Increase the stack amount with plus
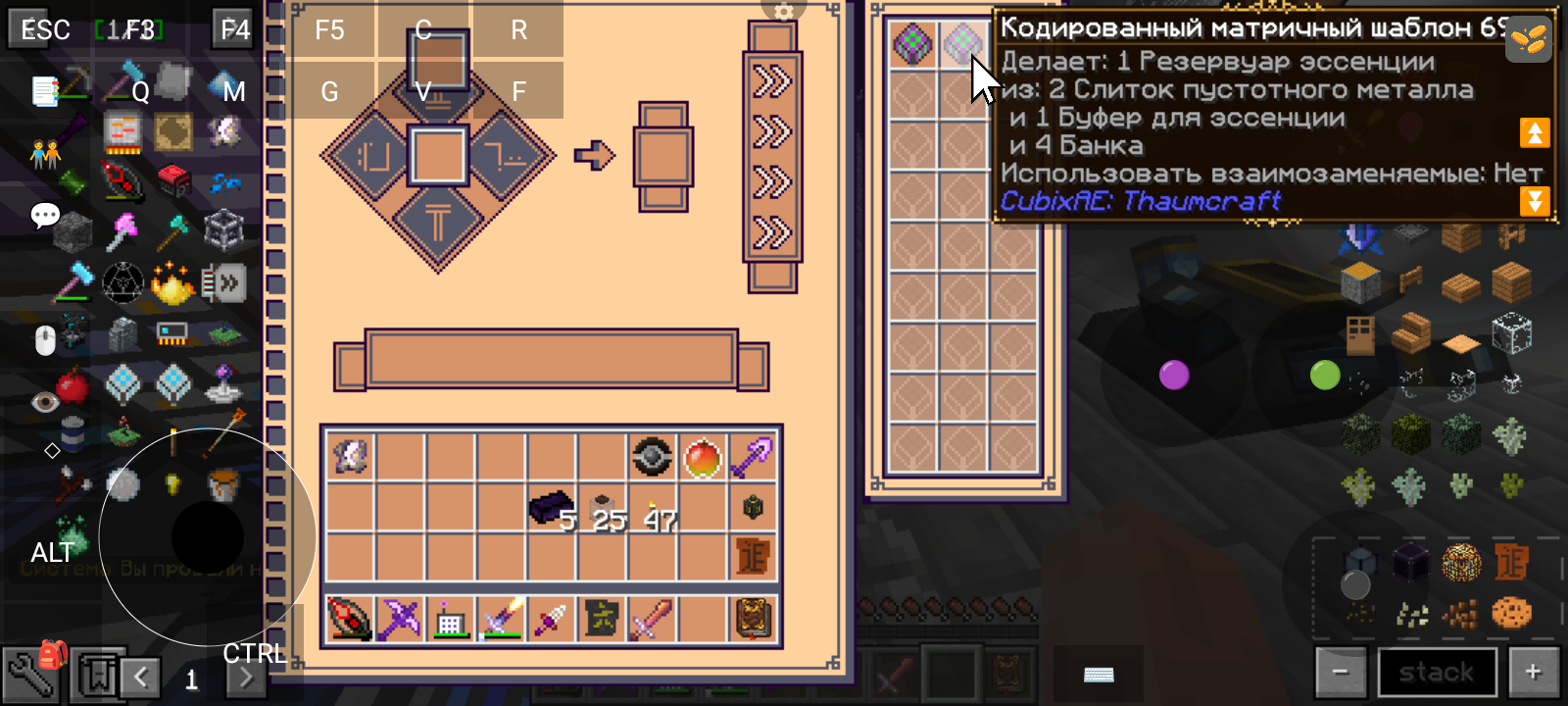Image resolution: width=1568 pixels, height=706 pixels. point(1534,673)
